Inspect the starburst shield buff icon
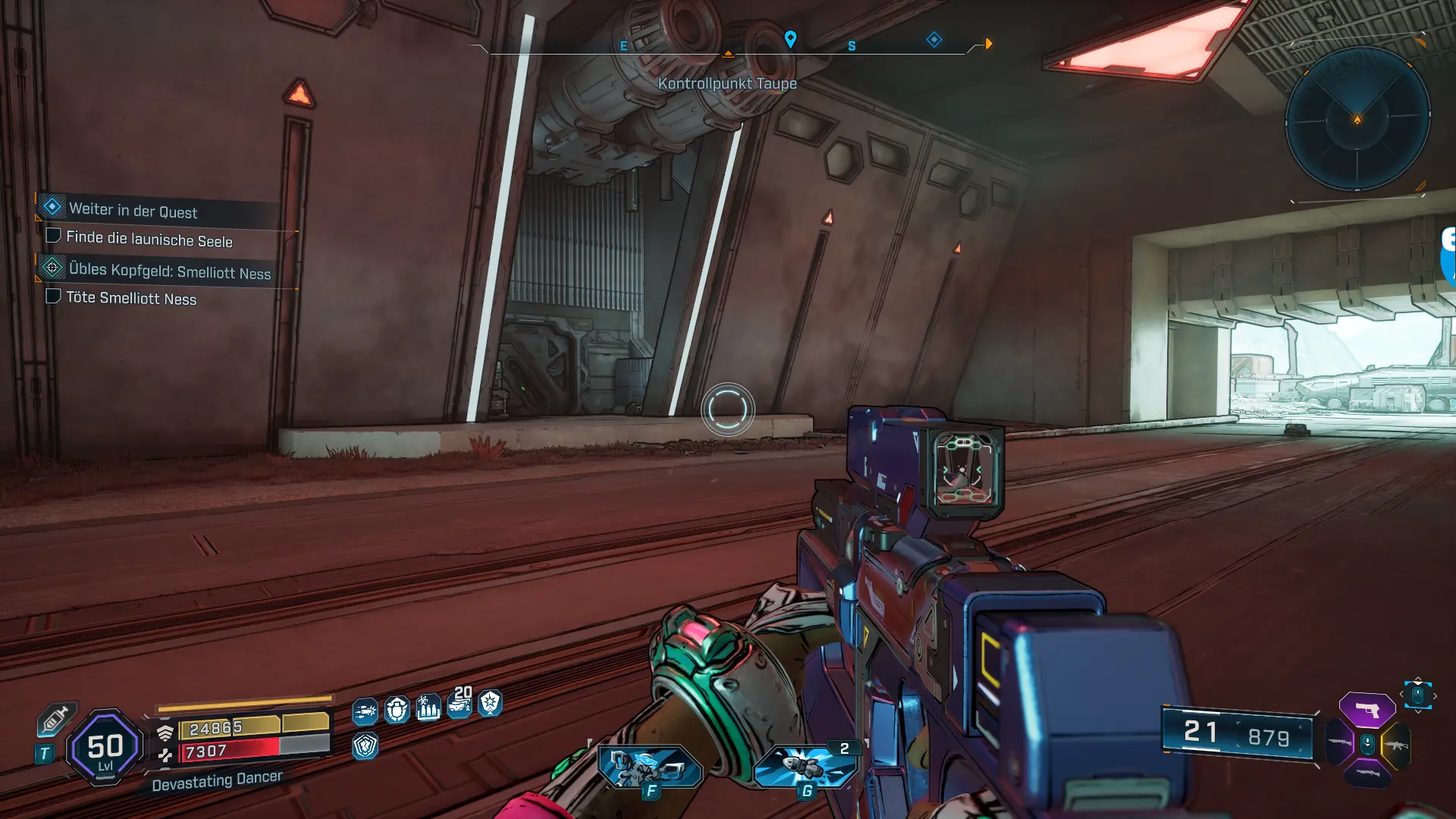 pos(490,703)
